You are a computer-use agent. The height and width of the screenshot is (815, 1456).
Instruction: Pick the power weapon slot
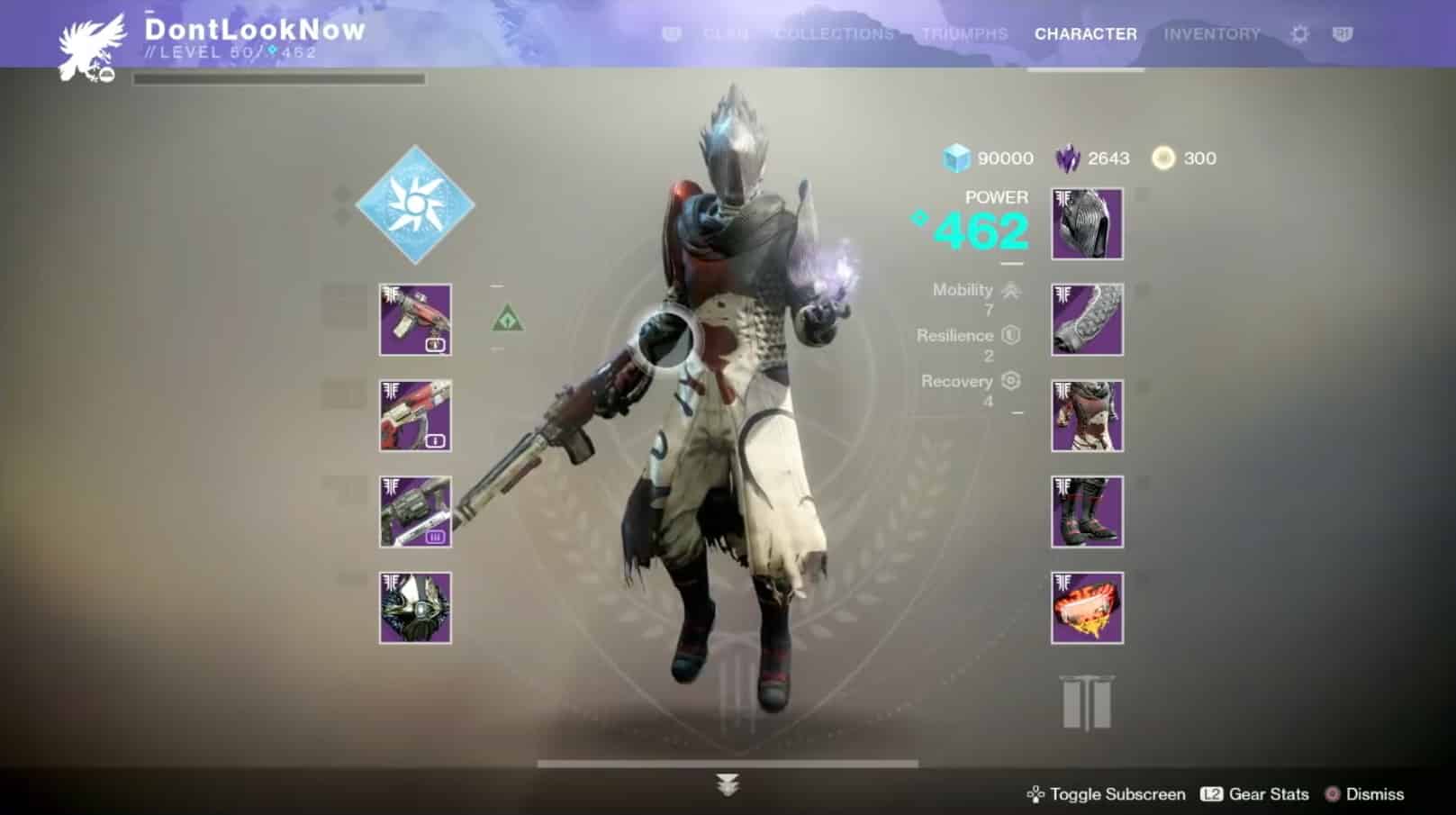click(x=415, y=512)
